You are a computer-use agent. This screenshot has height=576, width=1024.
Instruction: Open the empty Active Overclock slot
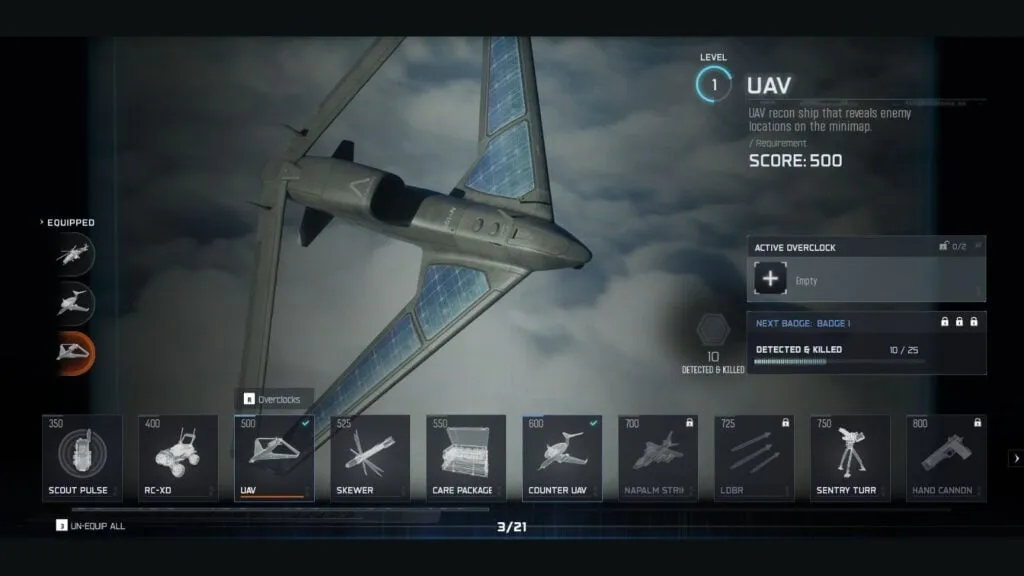click(x=770, y=280)
